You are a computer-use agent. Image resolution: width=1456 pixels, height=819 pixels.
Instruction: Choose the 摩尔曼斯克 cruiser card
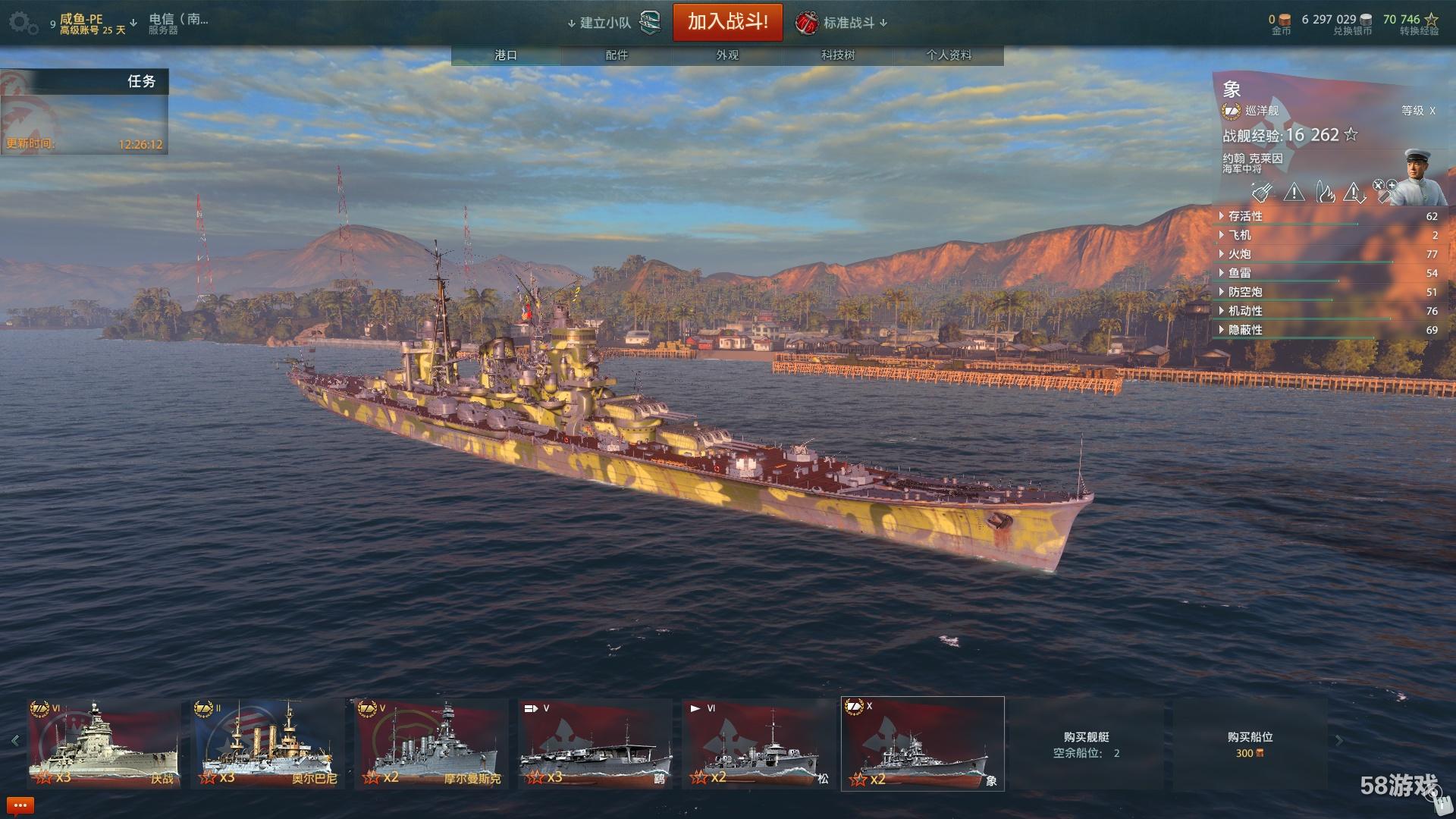tap(431, 744)
